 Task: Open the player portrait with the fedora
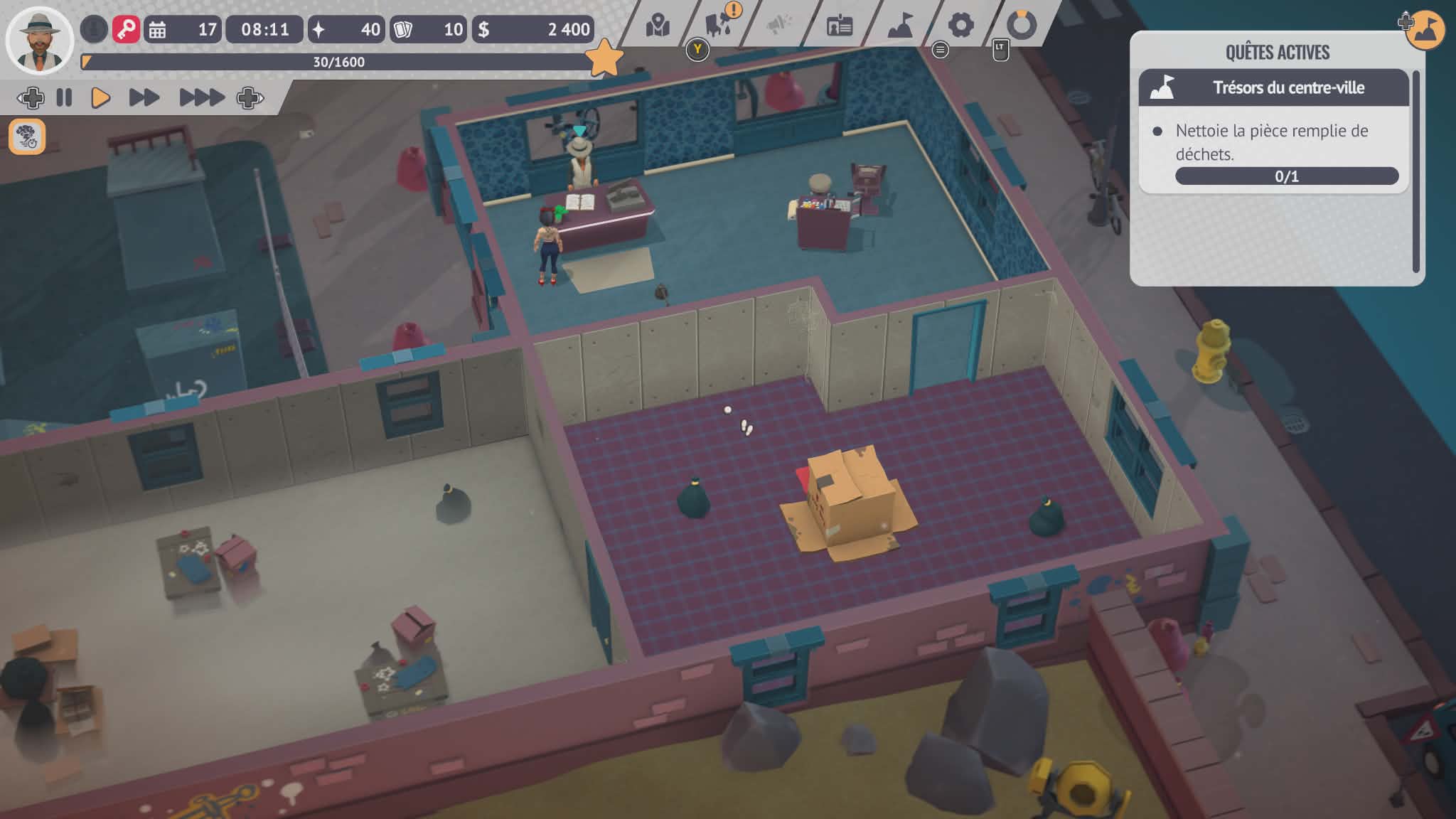[x=39, y=40]
